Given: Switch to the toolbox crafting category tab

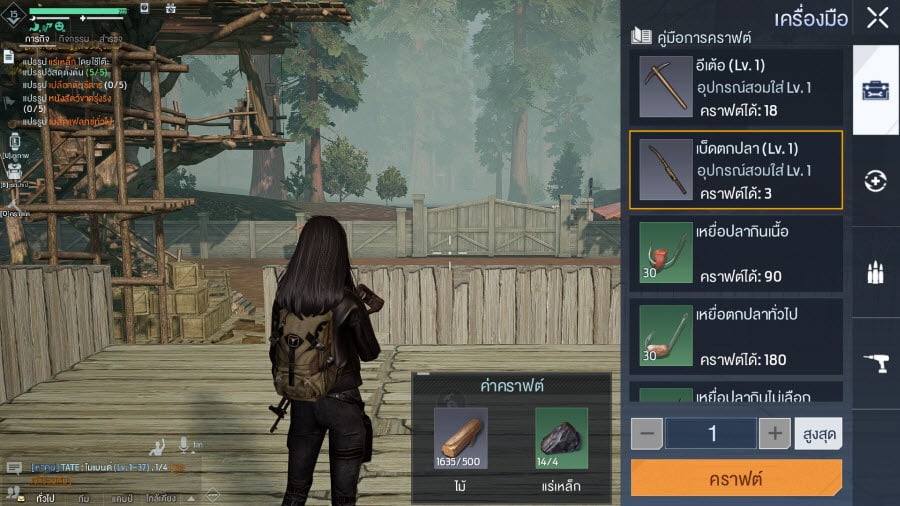Looking at the screenshot, I should tap(876, 89).
